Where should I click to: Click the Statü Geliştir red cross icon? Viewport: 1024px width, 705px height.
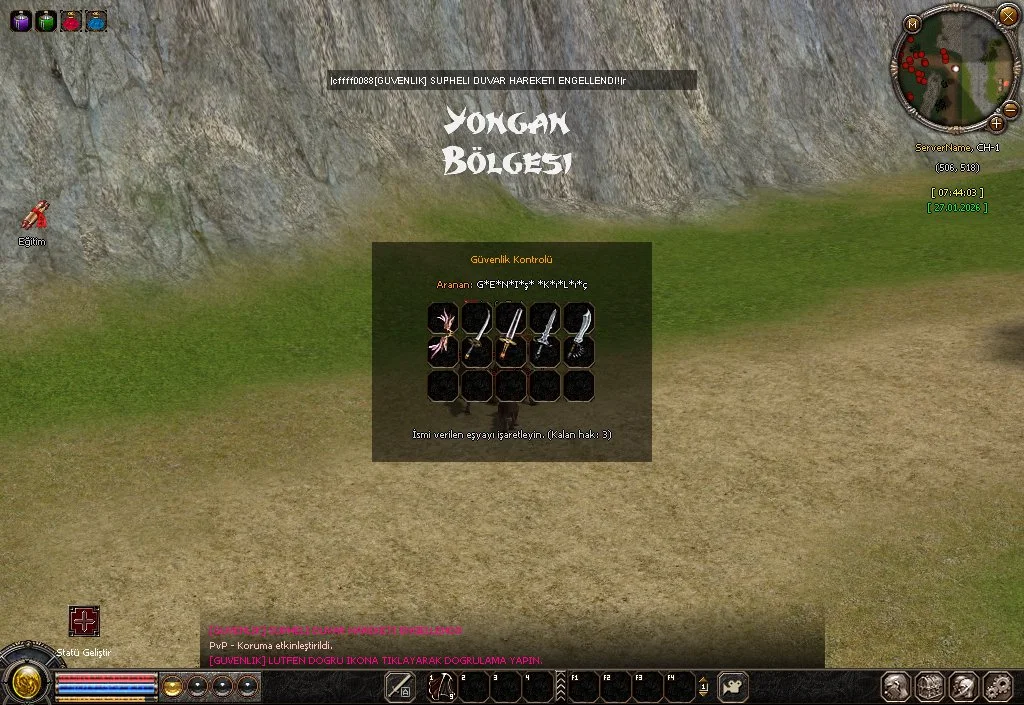point(84,621)
